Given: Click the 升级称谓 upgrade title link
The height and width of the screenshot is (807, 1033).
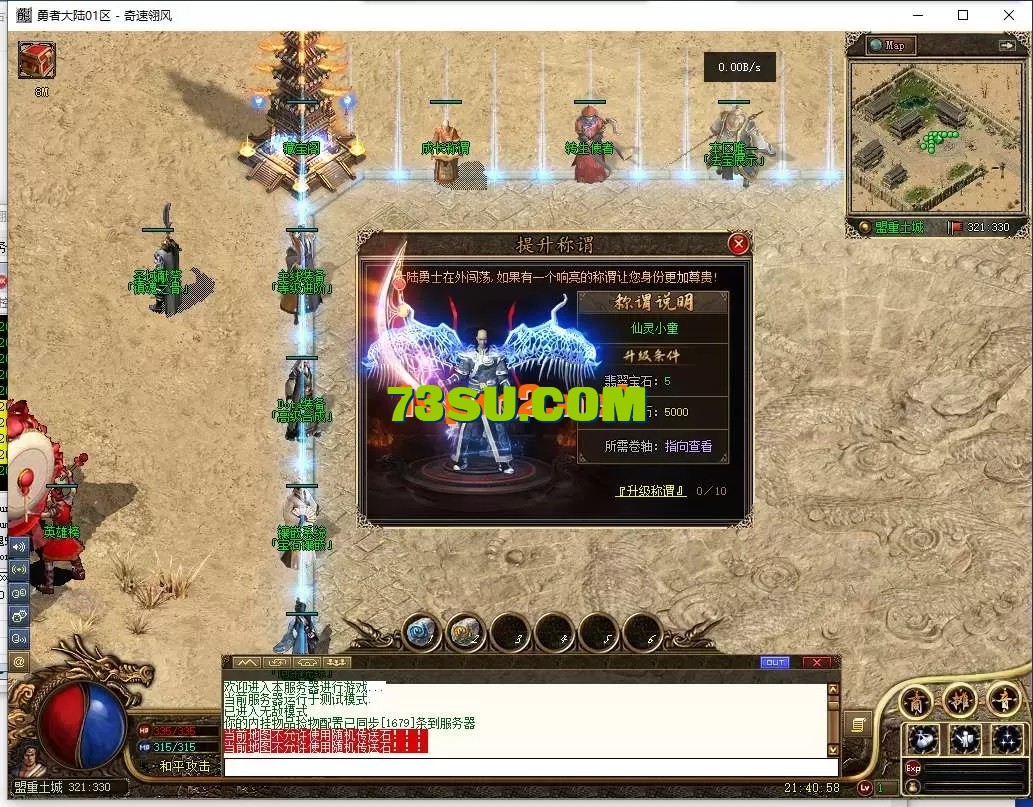Looking at the screenshot, I should coord(650,491).
